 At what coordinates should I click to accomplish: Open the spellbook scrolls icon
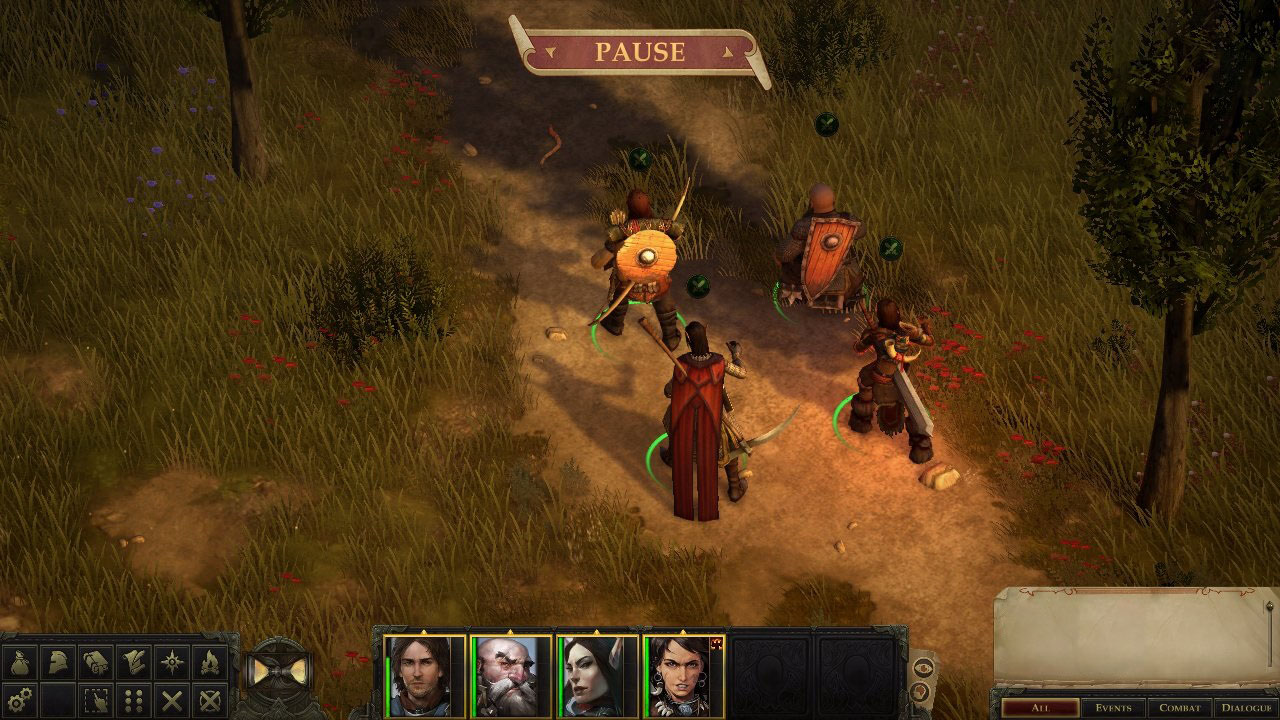click(95, 662)
